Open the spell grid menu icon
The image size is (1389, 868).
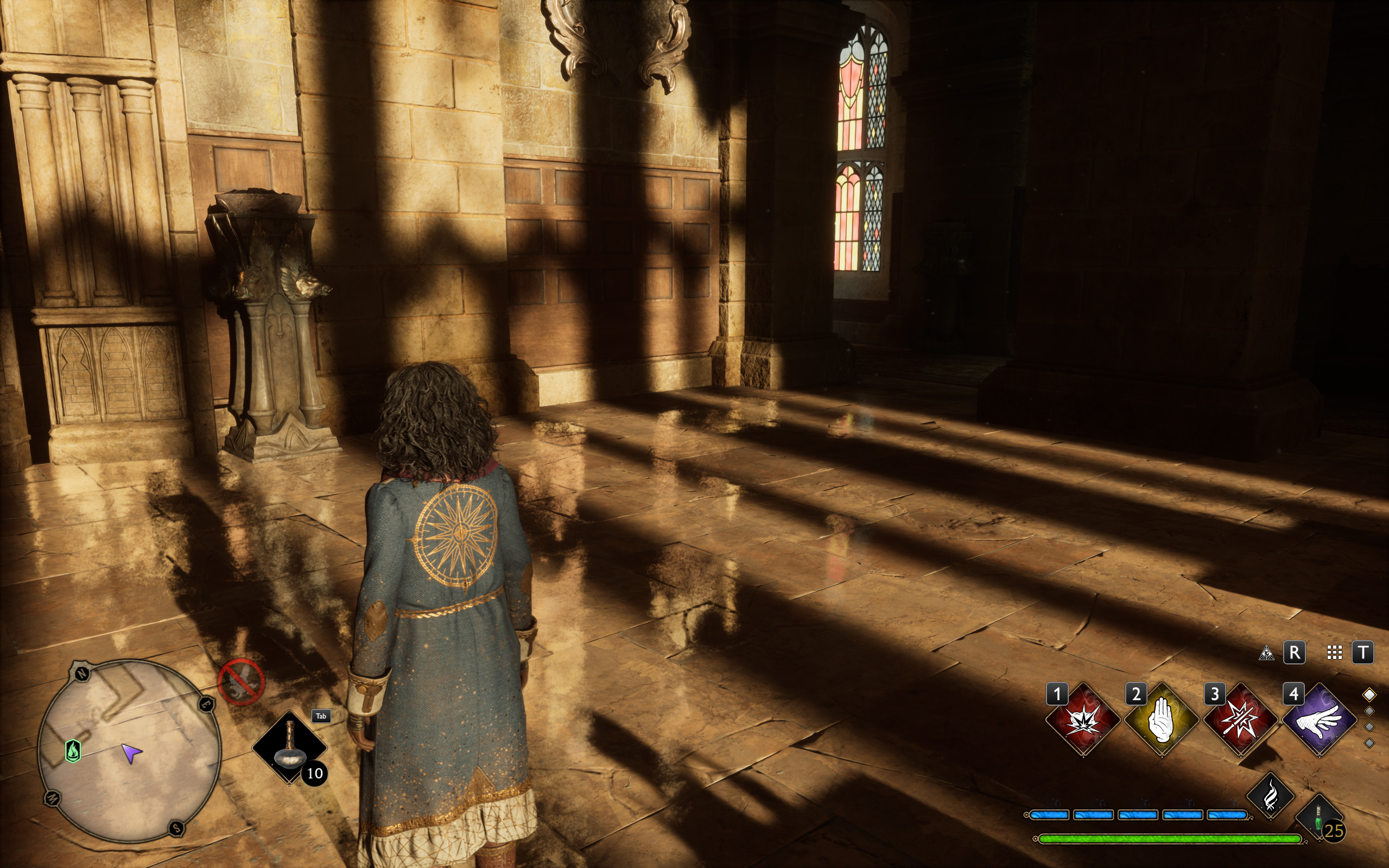click(x=1334, y=652)
